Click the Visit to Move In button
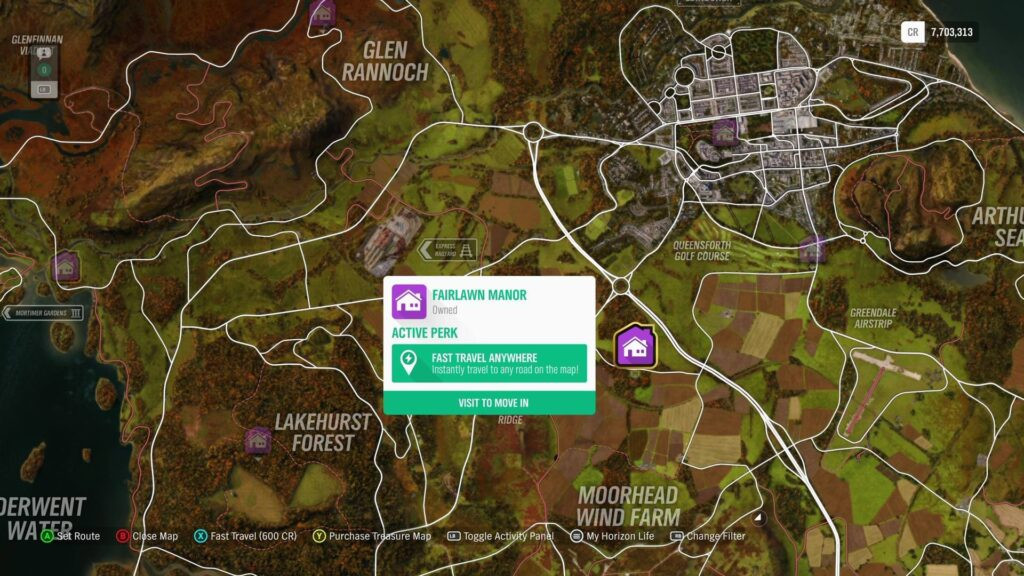The height and width of the screenshot is (576, 1024). pos(489,403)
